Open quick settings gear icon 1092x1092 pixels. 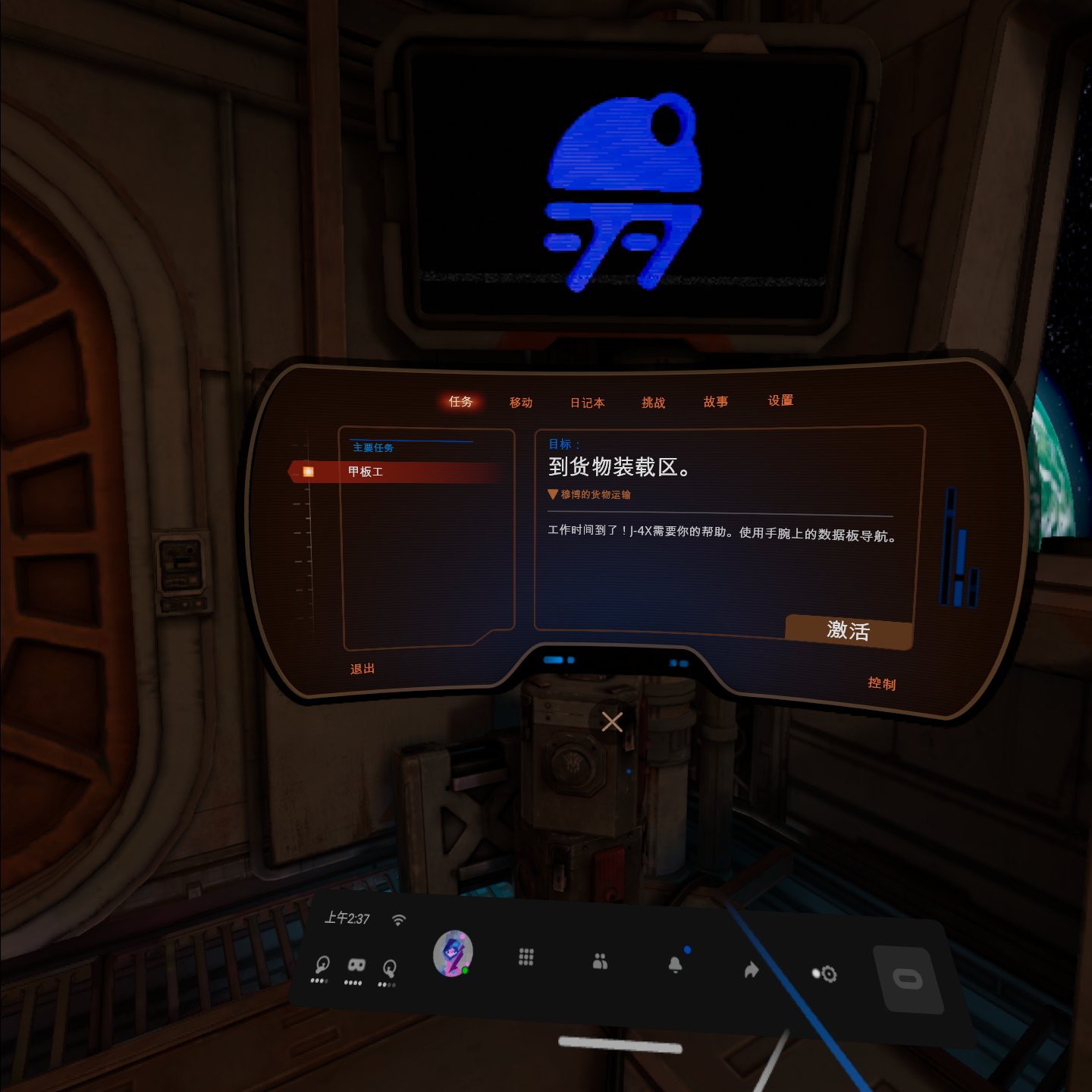(x=826, y=974)
